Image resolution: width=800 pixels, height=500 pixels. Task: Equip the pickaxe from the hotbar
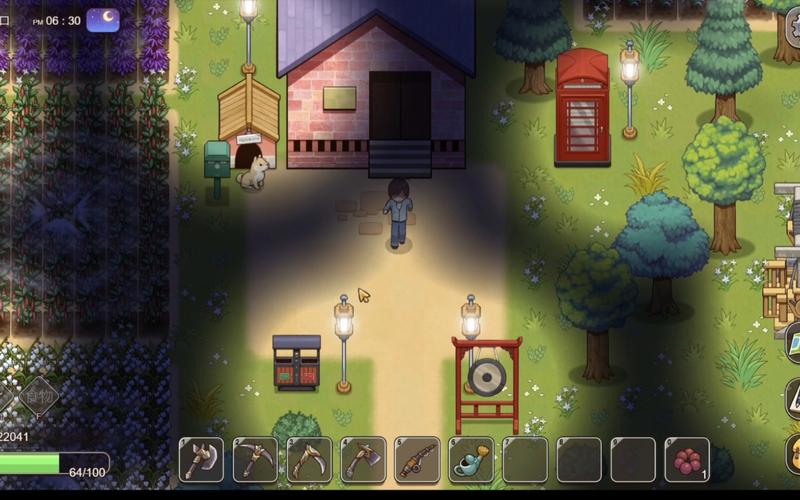click(255, 459)
